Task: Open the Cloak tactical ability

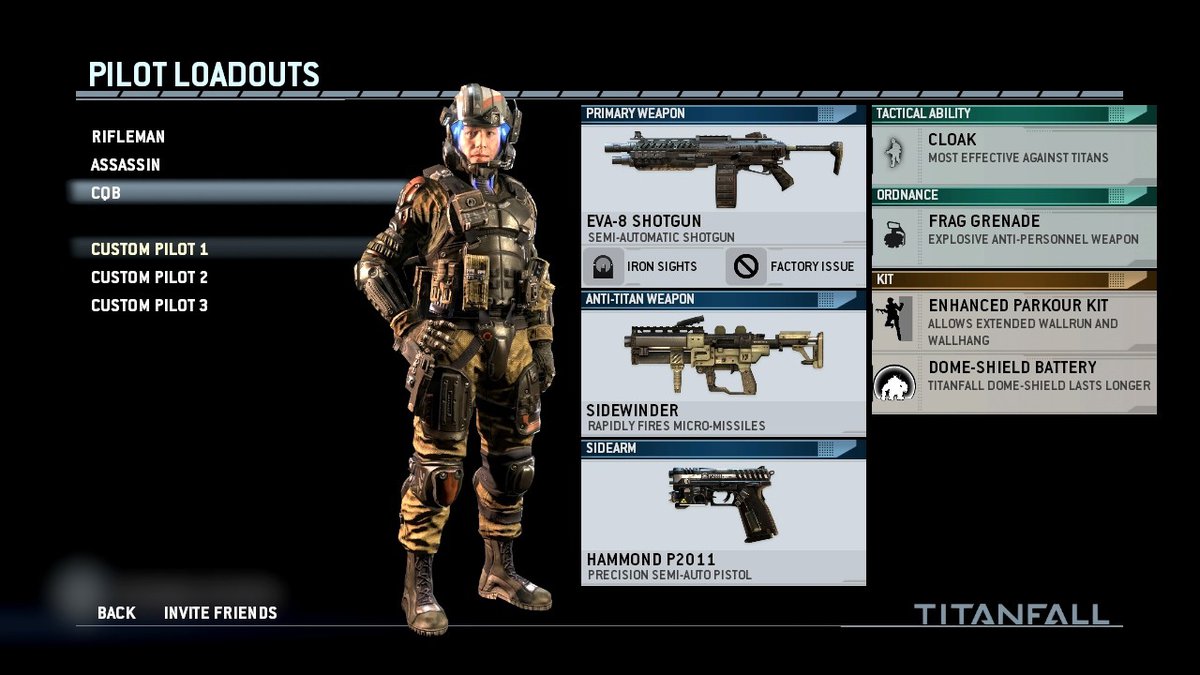Action: pyautogui.click(x=1014, y=148)
